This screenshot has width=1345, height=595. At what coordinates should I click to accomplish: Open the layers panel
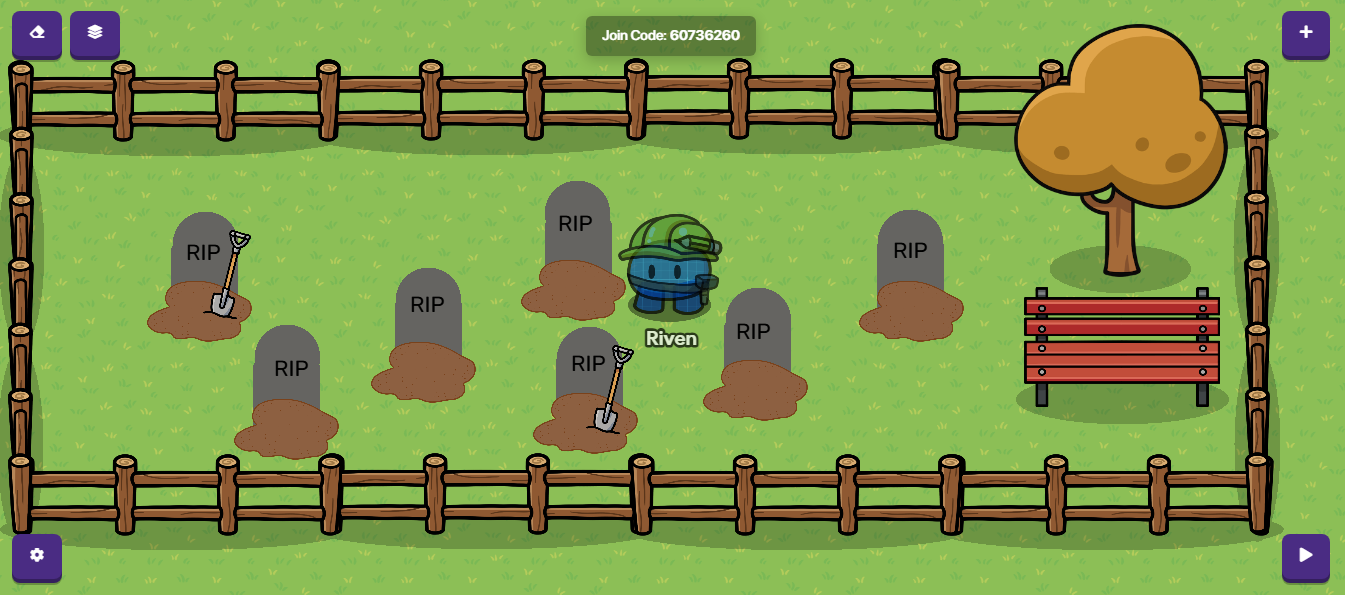pyautogui.click(x=95, y=33)
